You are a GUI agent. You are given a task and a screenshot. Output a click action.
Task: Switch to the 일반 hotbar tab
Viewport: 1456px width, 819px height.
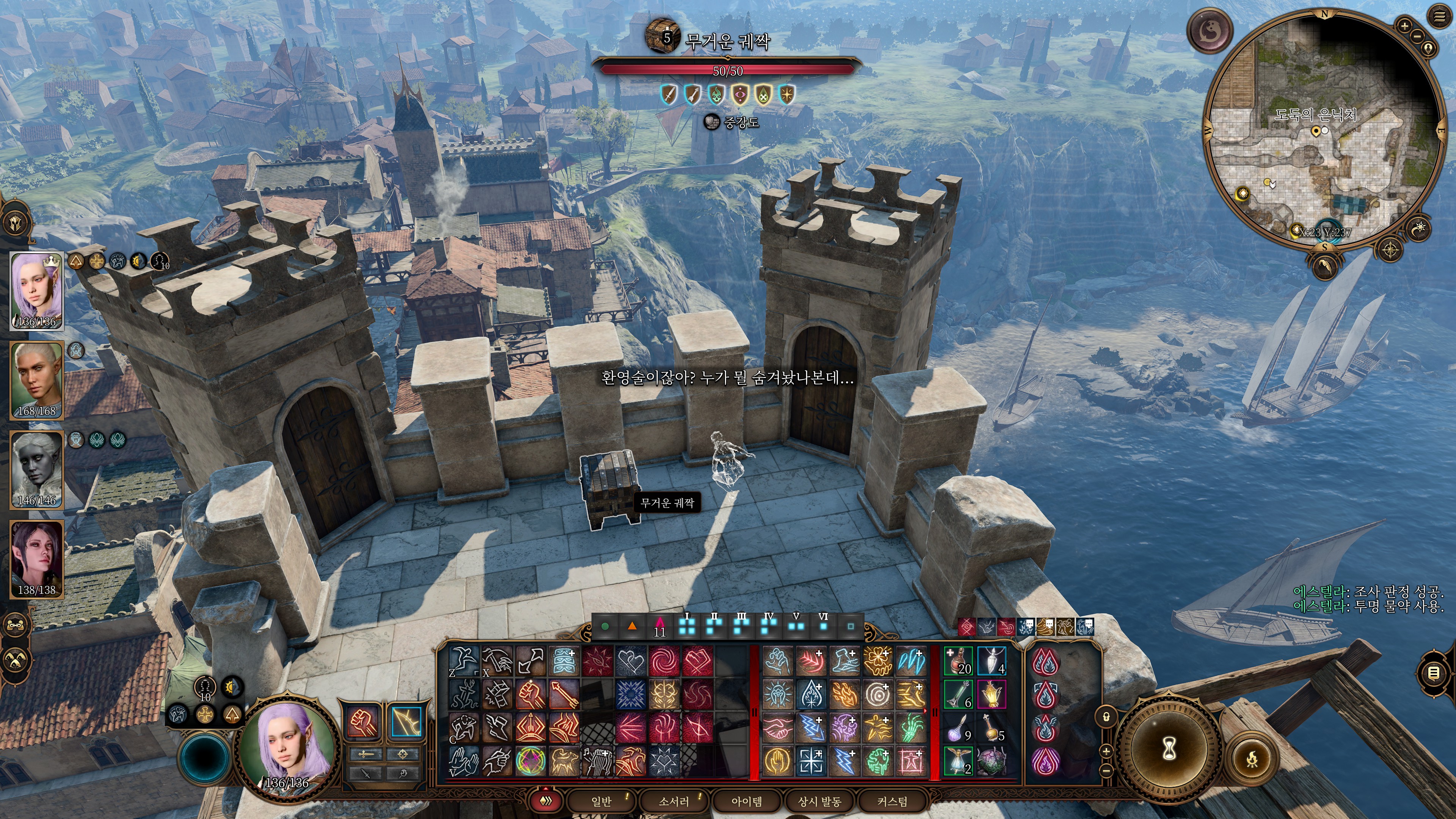pos(601,802)
